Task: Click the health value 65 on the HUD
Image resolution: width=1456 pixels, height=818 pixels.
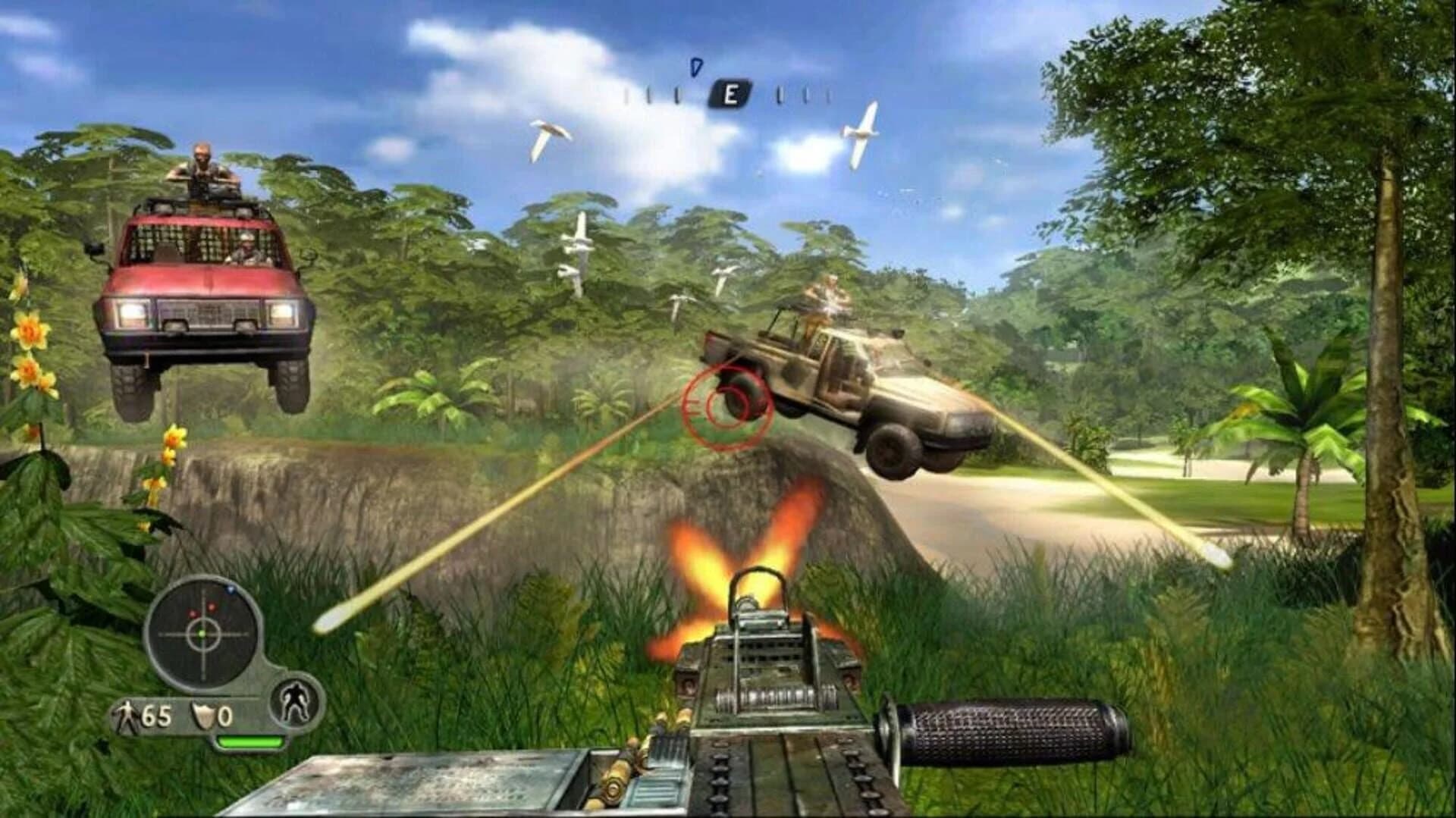Action: click(x=155, y=716)
